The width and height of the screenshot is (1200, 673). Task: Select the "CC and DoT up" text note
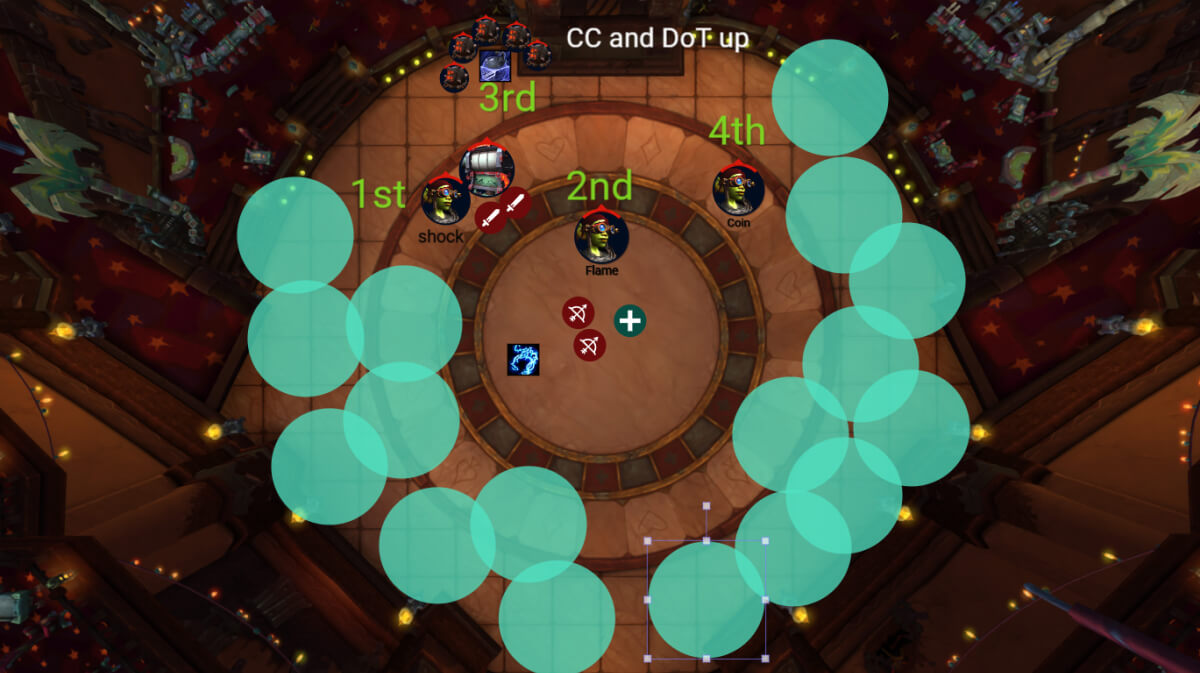pyautogui.click(x=657, y=38)
